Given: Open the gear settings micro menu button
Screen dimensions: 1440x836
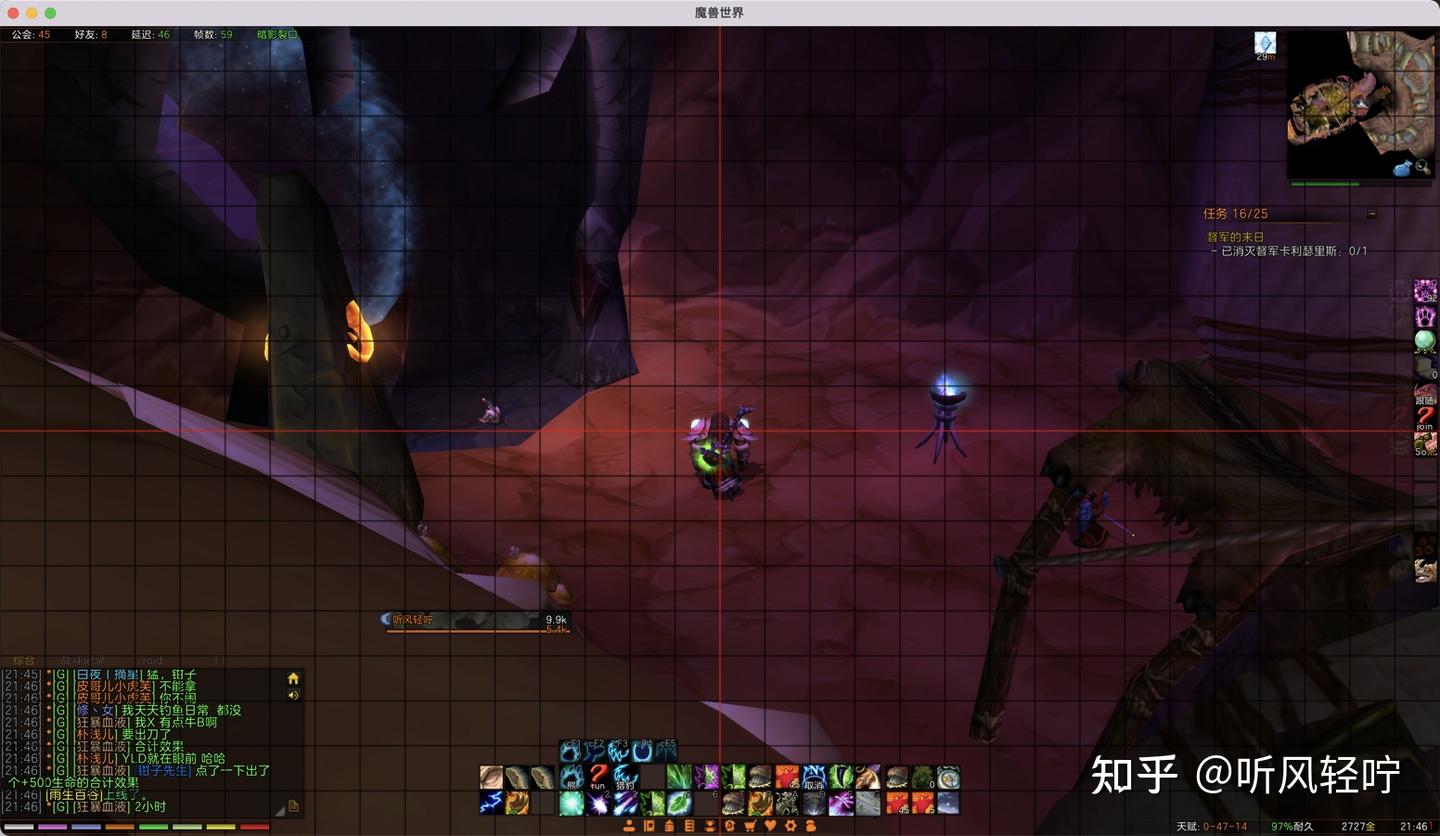Looking at the screenshot, I should point(790,826).
